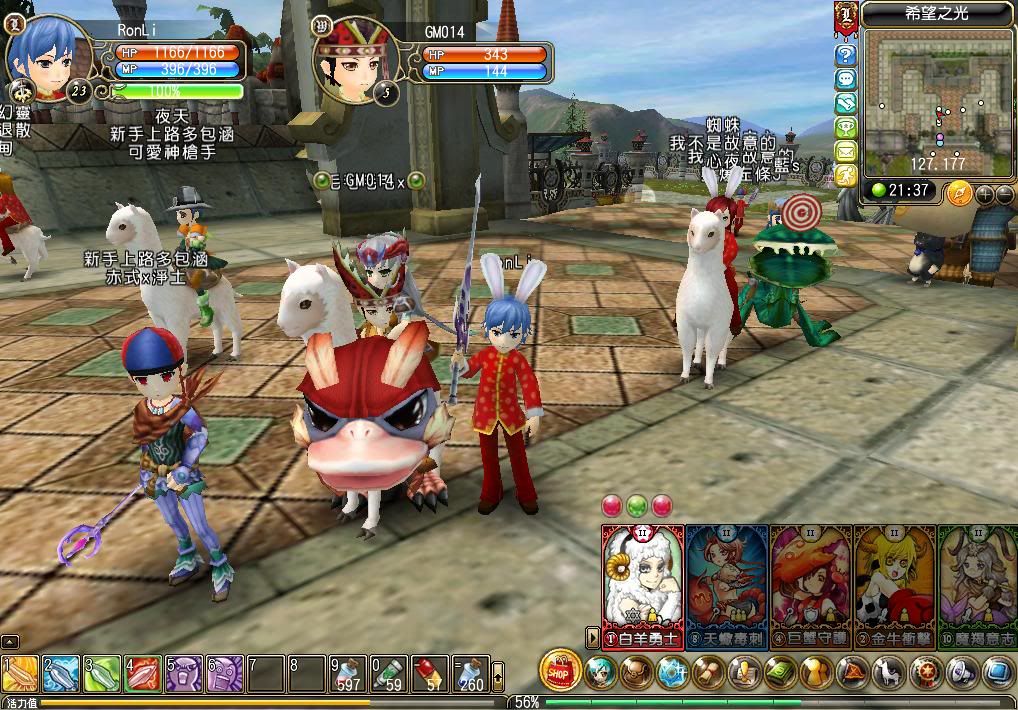Open the speech bubble chat icon
The height and width of the screenshot is (710, 1018).
[x=846, y=78]
